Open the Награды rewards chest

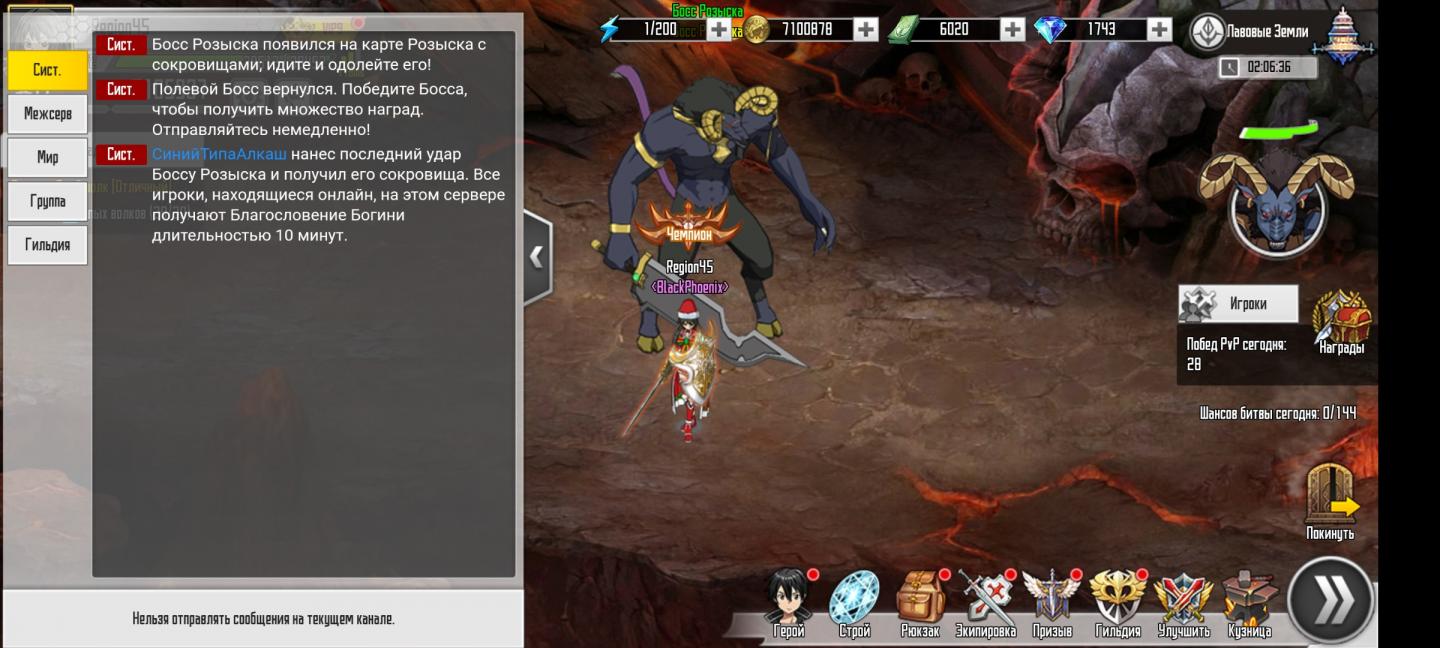[1341, 322]
